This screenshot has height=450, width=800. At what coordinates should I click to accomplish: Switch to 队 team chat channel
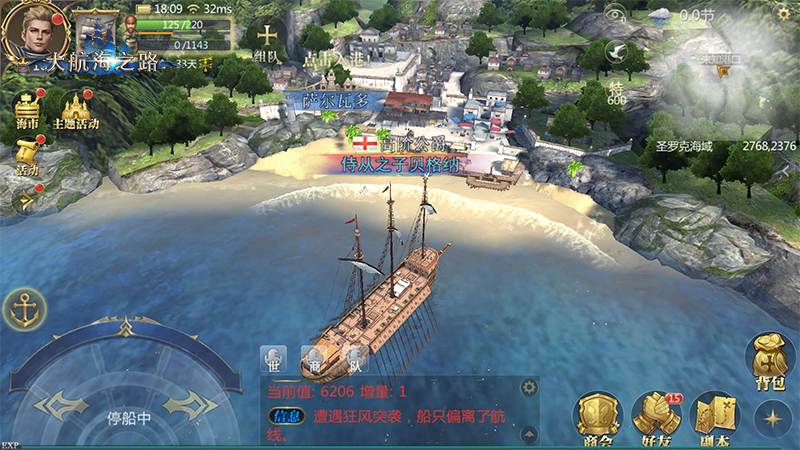point(355,360)
